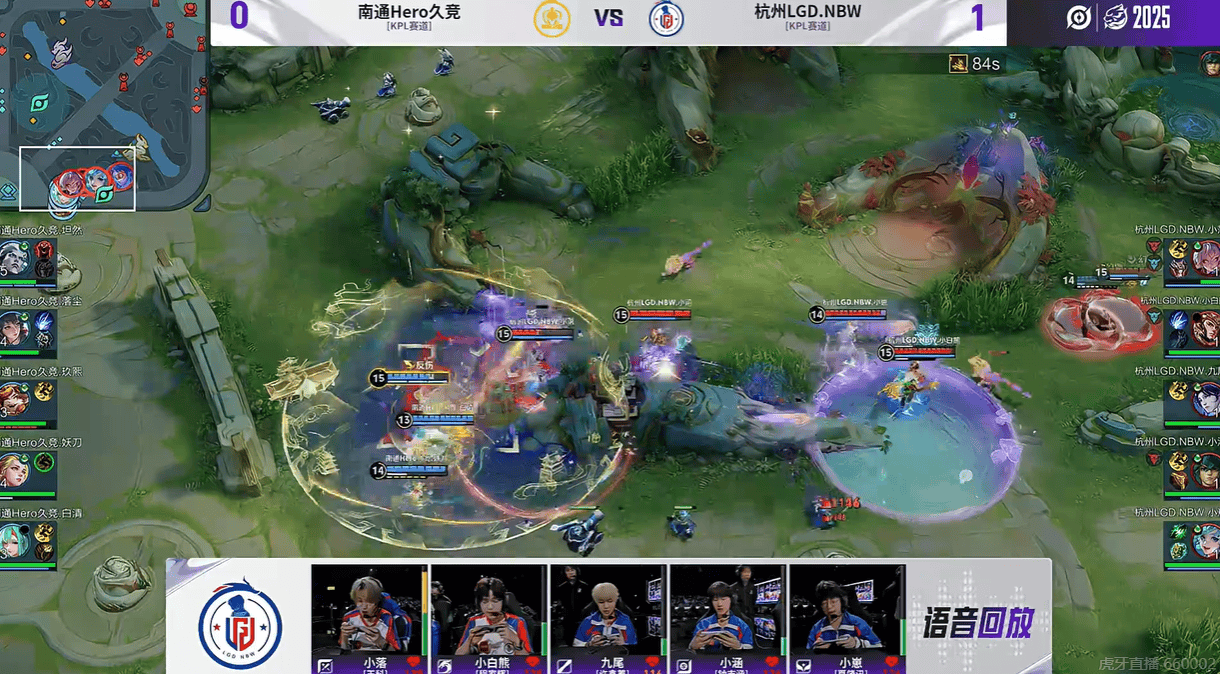
Task: Click the 语音回放 voice replay banner
Action: tap(976, 623)
